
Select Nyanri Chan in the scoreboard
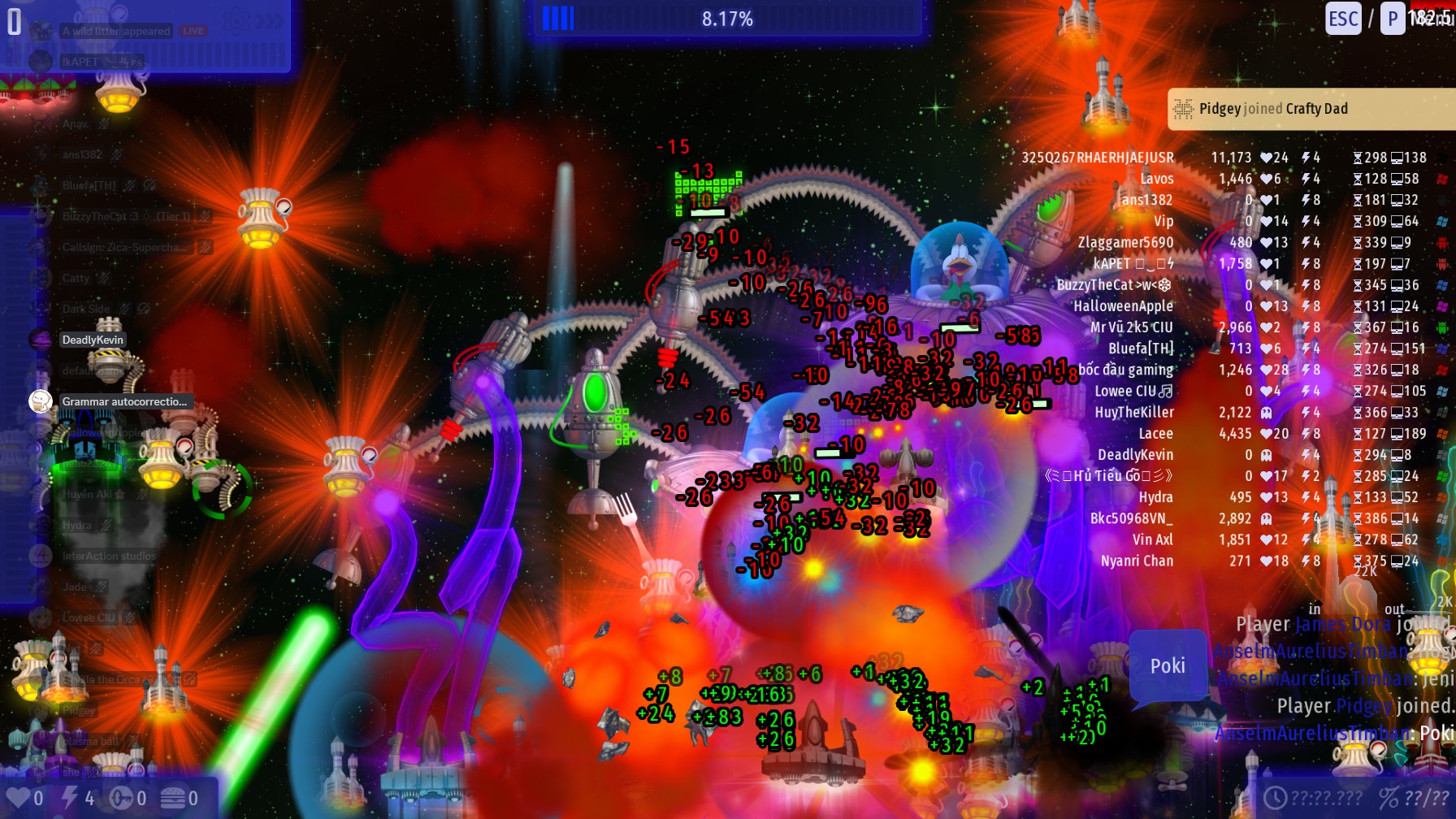click(x=1137, y=561)
